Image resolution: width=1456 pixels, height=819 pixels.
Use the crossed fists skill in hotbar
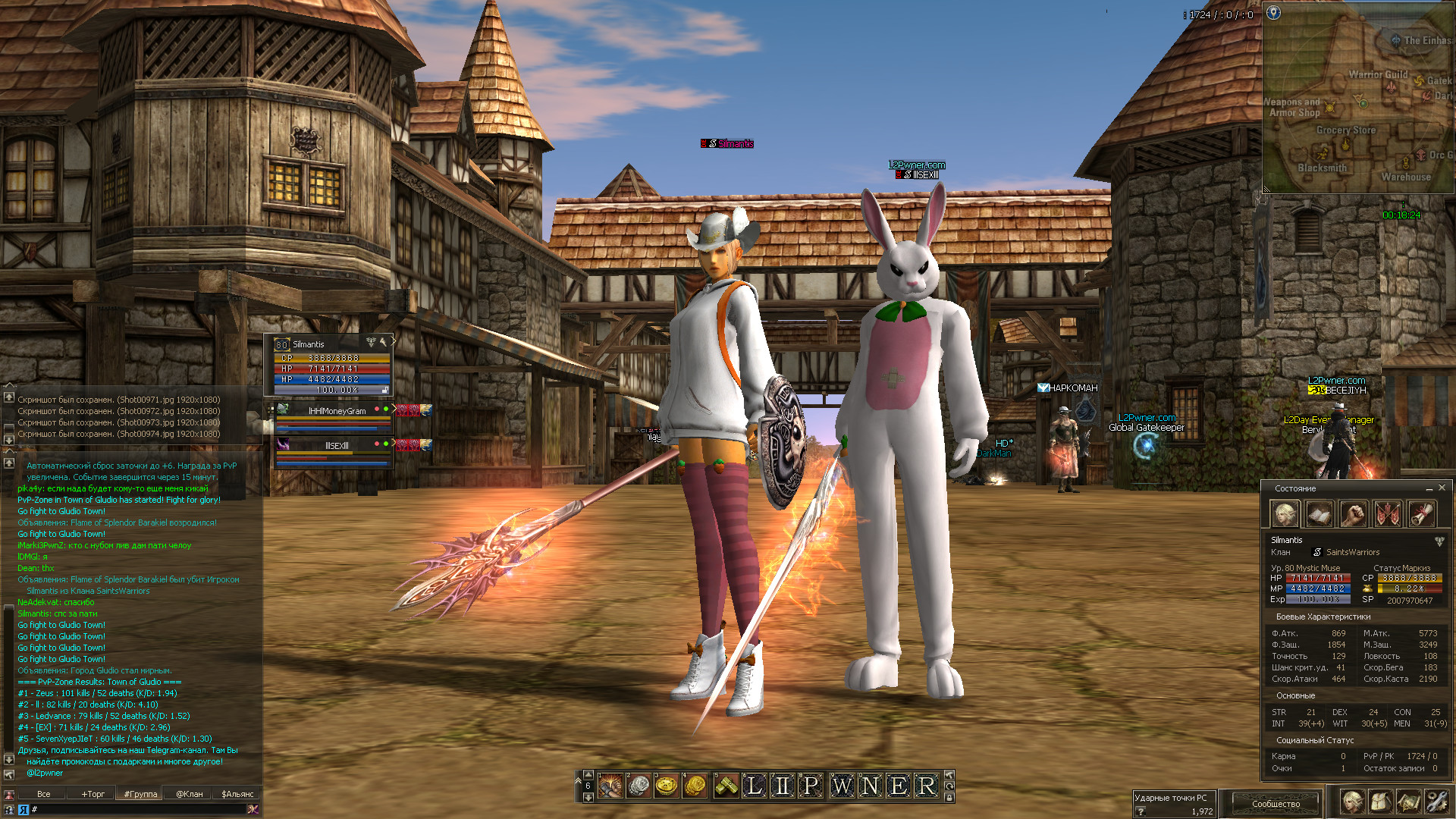610,786
